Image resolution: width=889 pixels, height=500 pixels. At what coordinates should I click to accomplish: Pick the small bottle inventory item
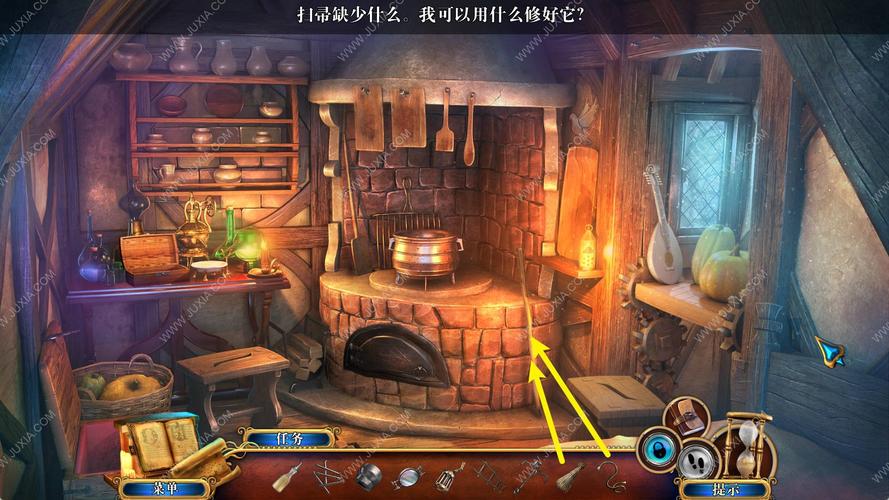(288, 476)
